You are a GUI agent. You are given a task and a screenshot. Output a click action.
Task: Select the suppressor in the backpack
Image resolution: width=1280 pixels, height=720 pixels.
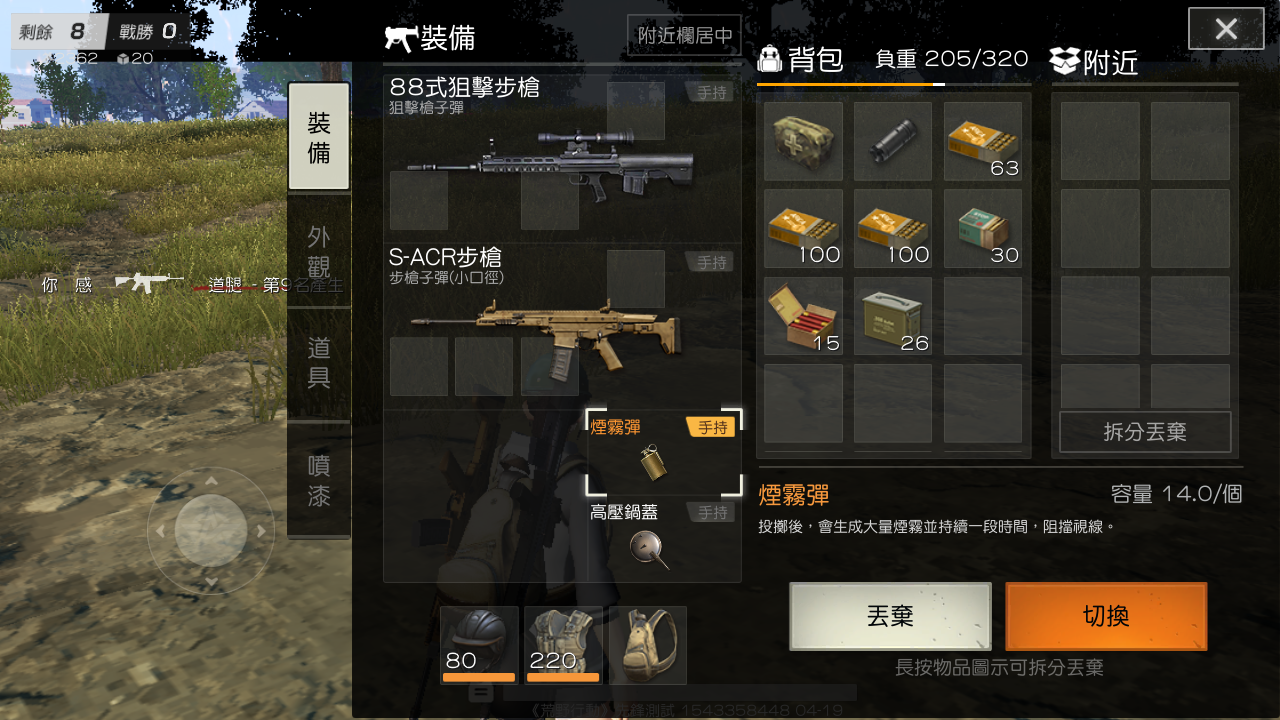pos(892,140)
